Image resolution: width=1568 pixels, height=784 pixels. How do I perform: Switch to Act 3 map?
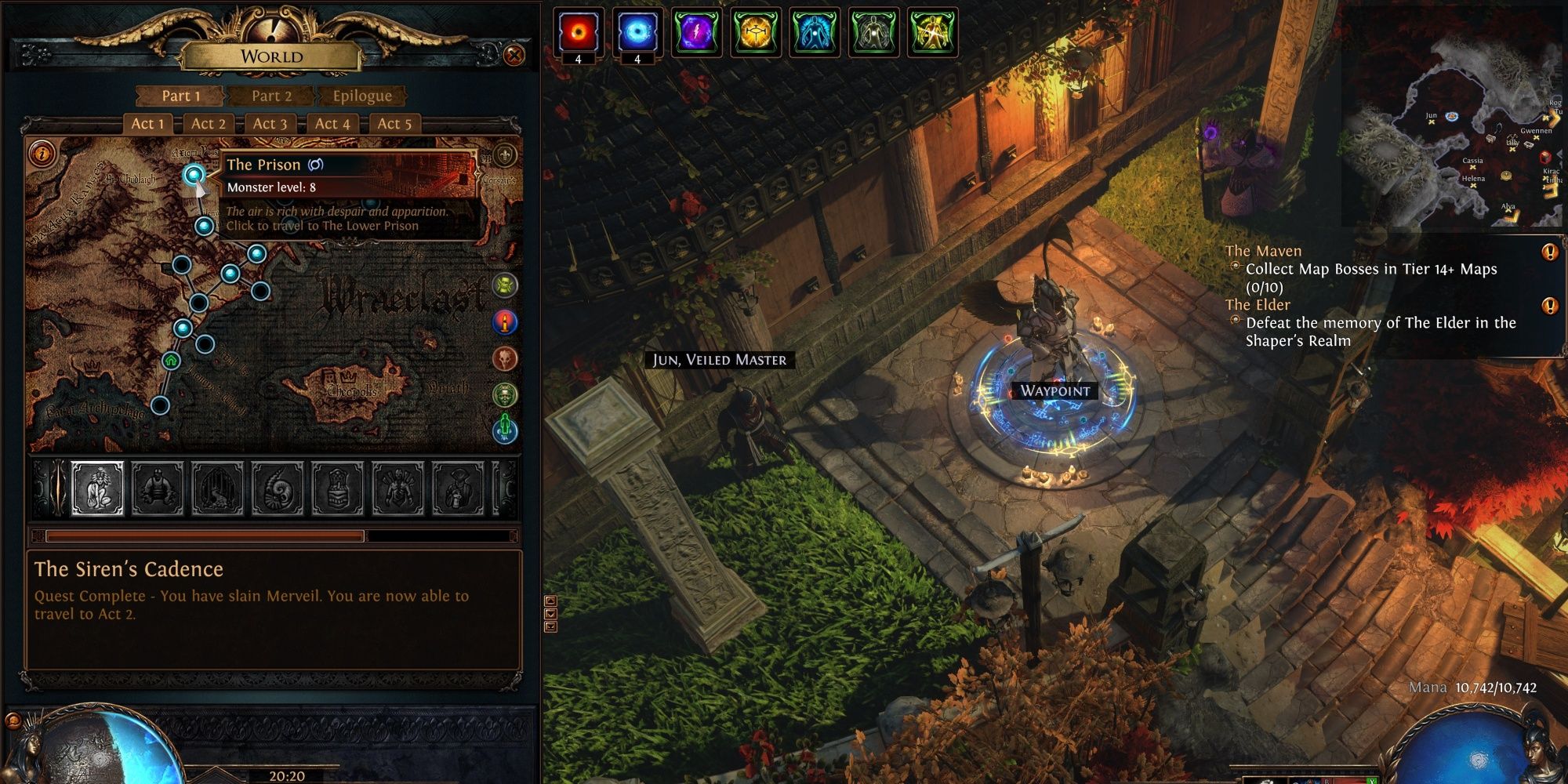270,123
